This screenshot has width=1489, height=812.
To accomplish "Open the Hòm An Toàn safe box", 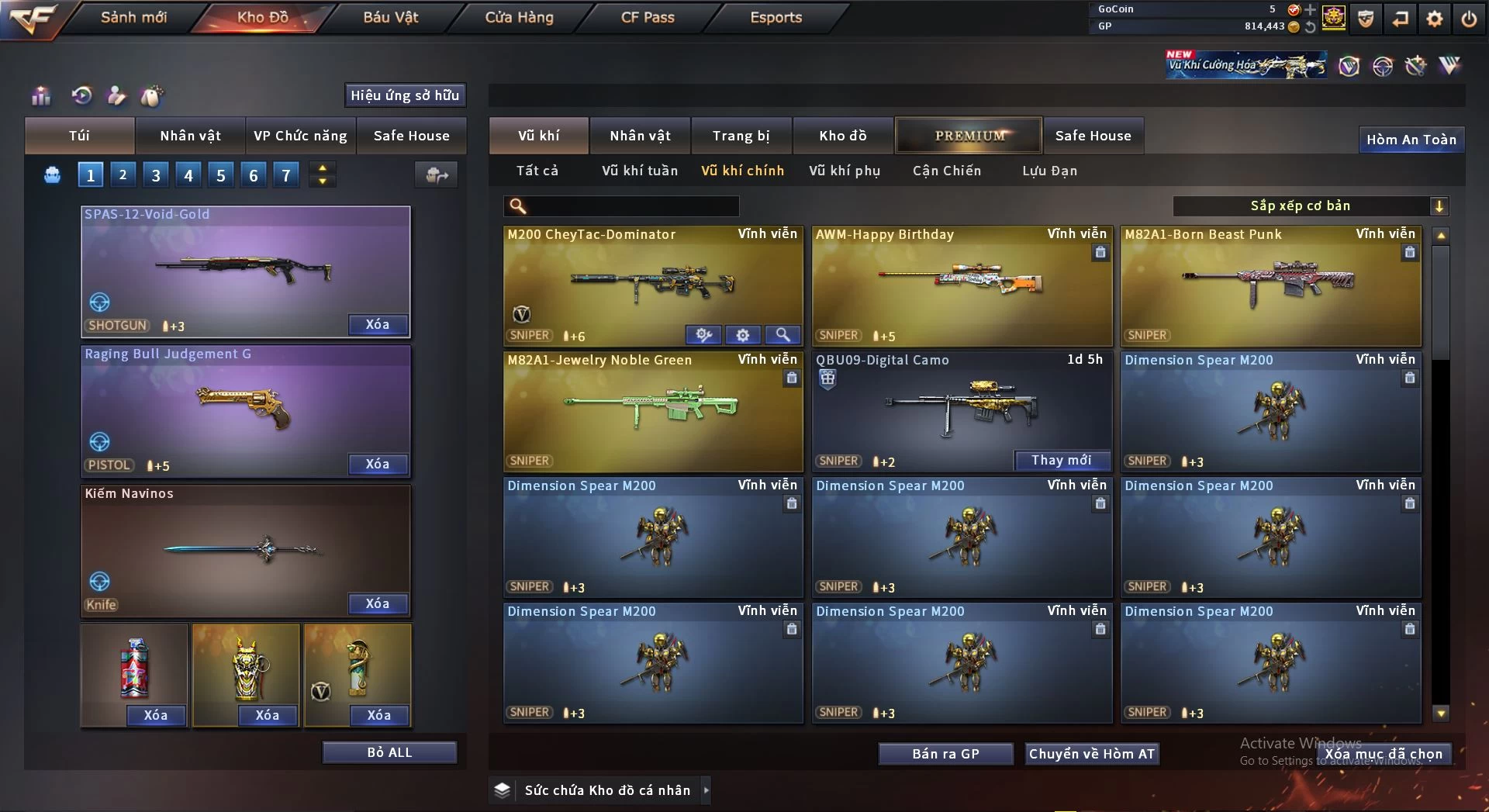I will pyautogui.click(x=1411, y=140).
